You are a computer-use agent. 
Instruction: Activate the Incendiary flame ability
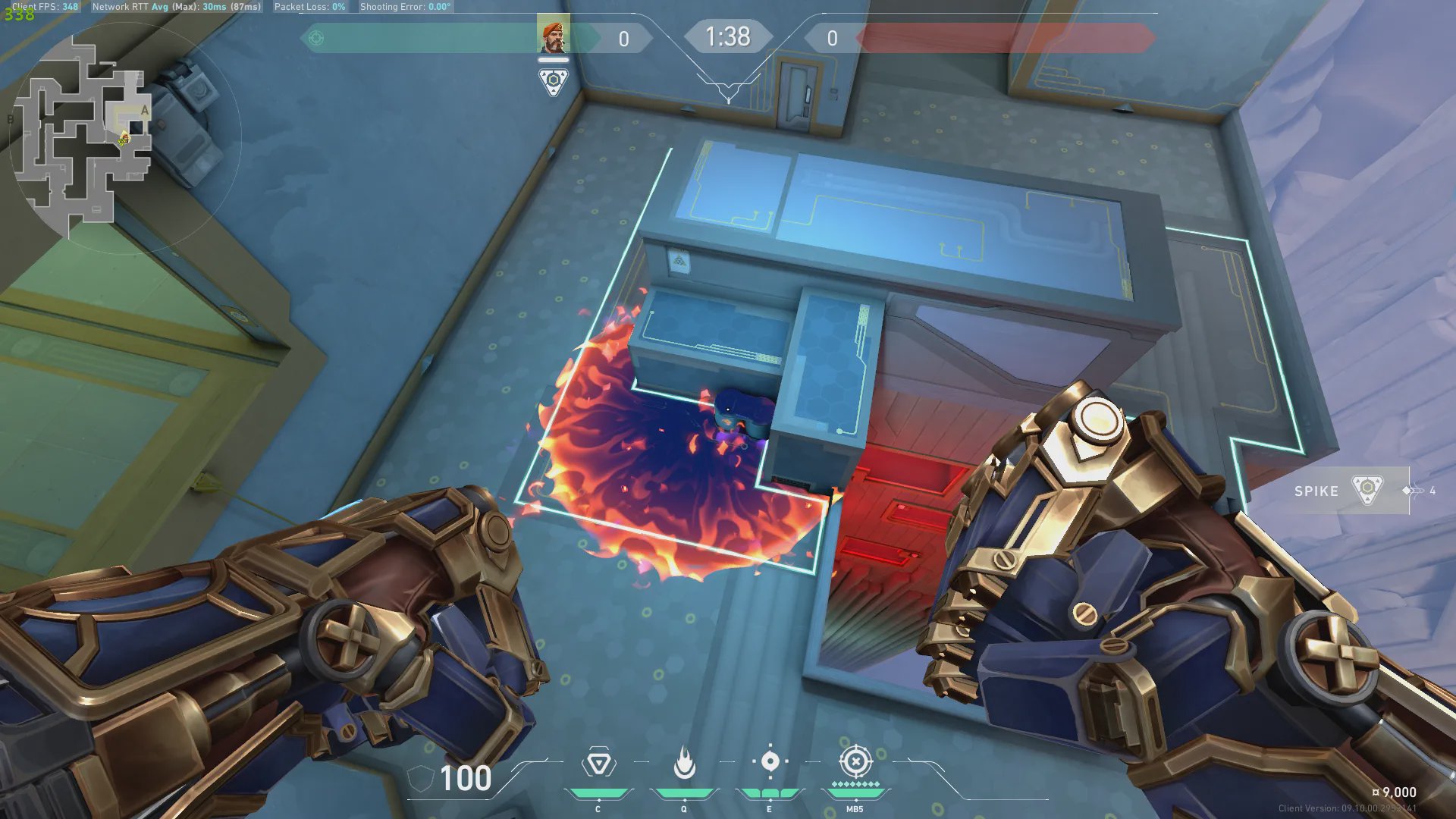684,763
